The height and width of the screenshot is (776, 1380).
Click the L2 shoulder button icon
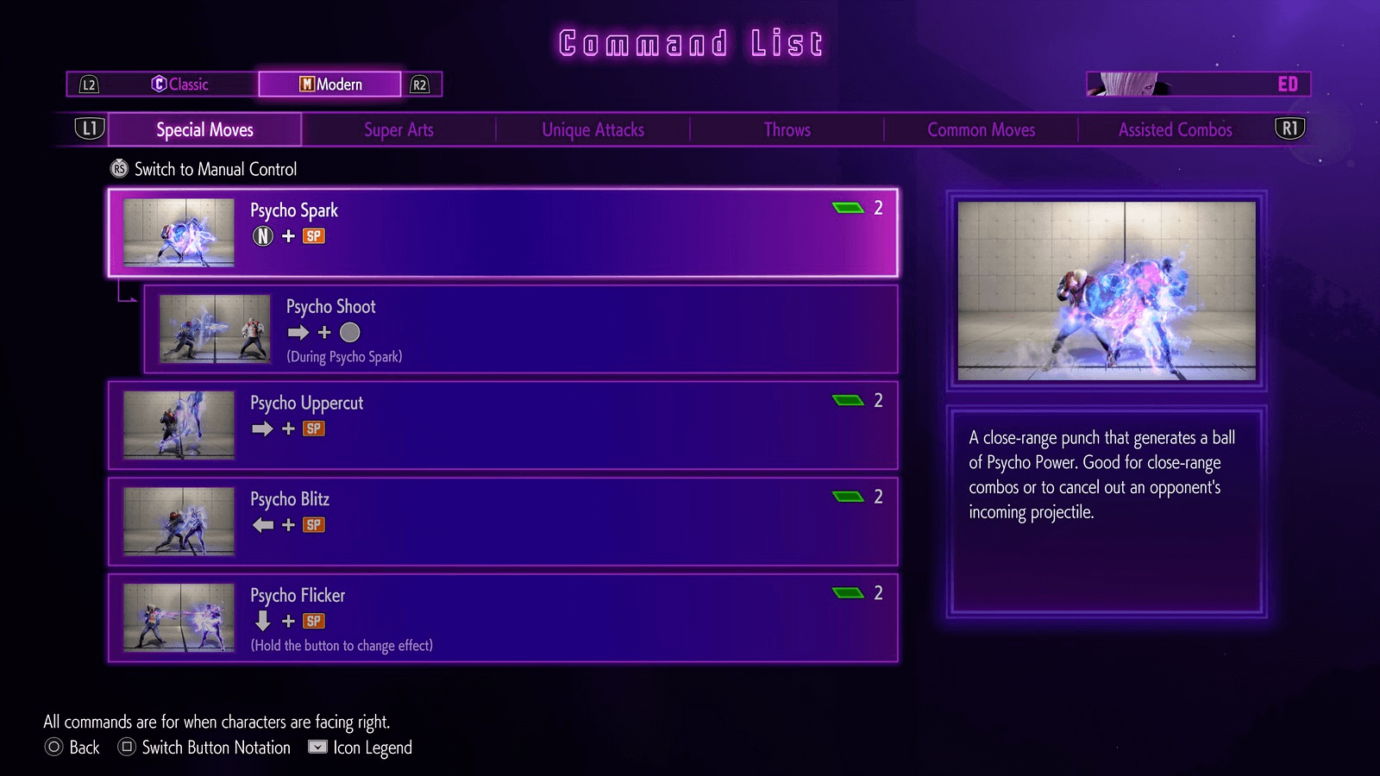point(89,84)
